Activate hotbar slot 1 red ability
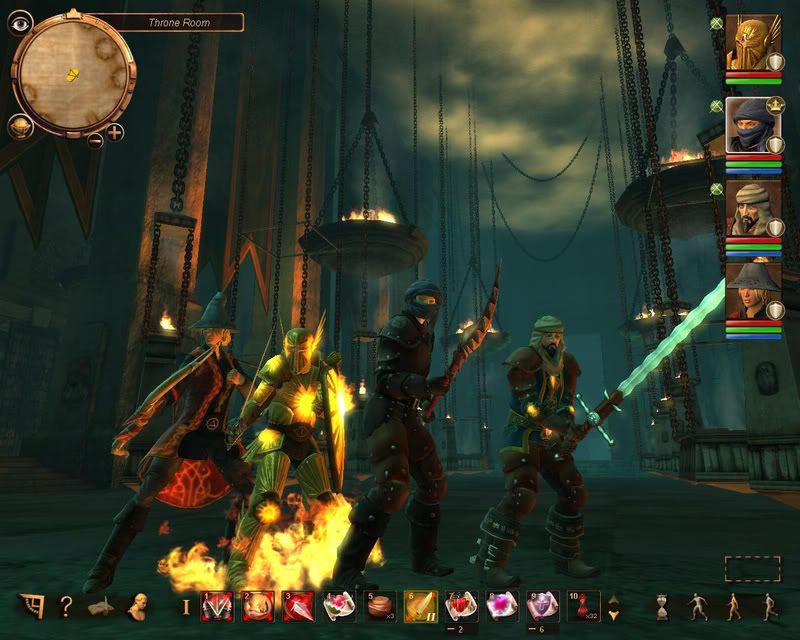The width and height of the screenshot is (800, 640). pos(217,606)
